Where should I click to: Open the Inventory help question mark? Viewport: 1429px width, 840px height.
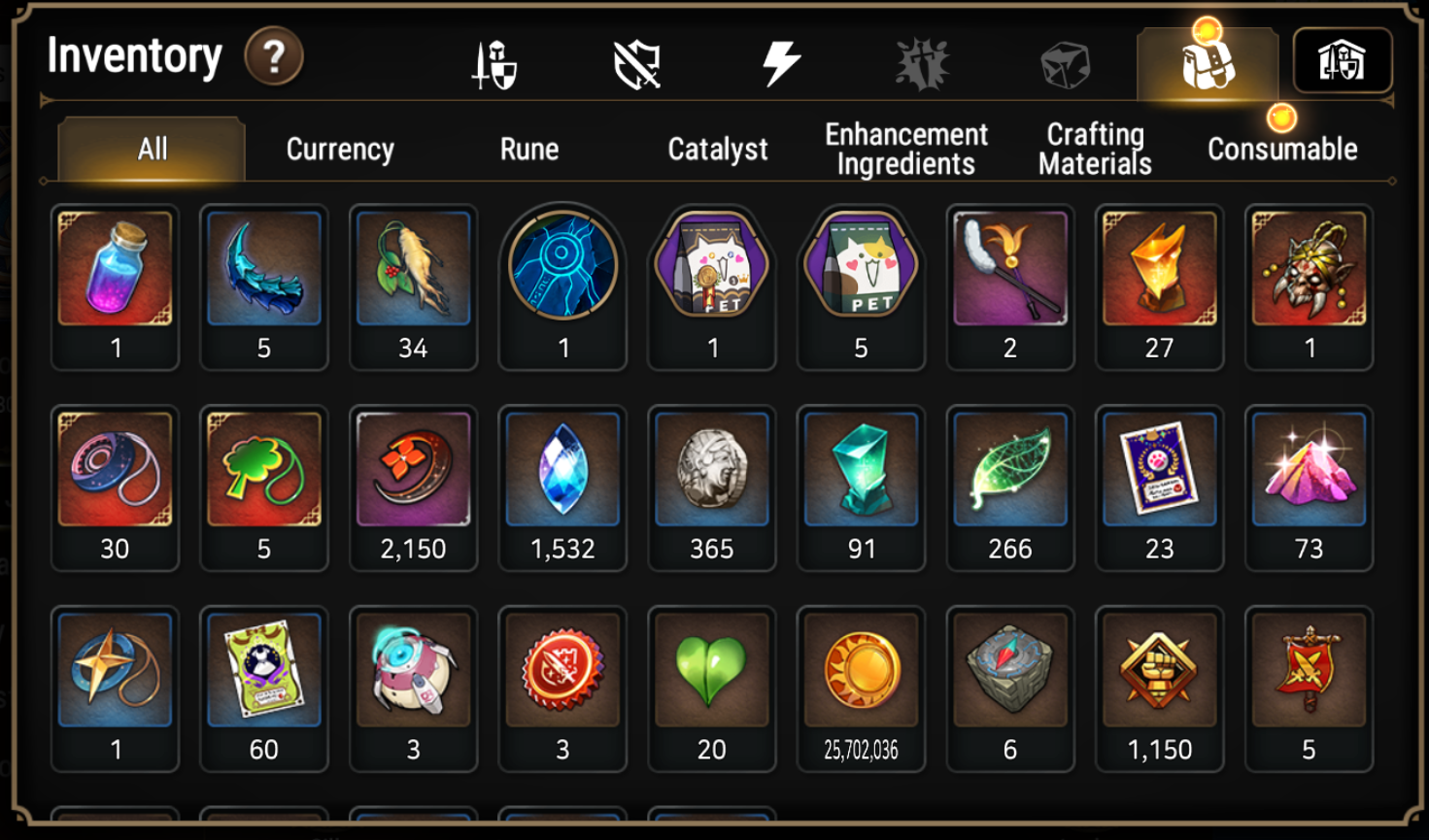(x=274, y=57)
